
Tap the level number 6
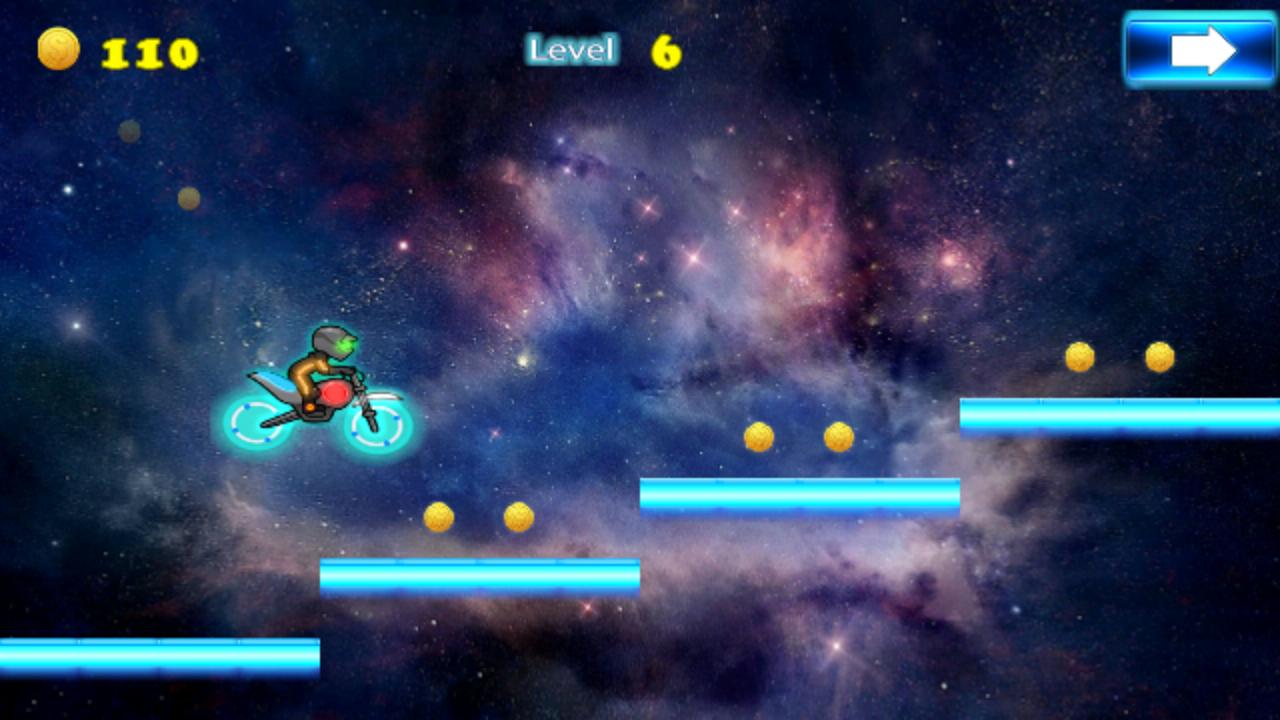pyautogui.click(x=664, y=49)
